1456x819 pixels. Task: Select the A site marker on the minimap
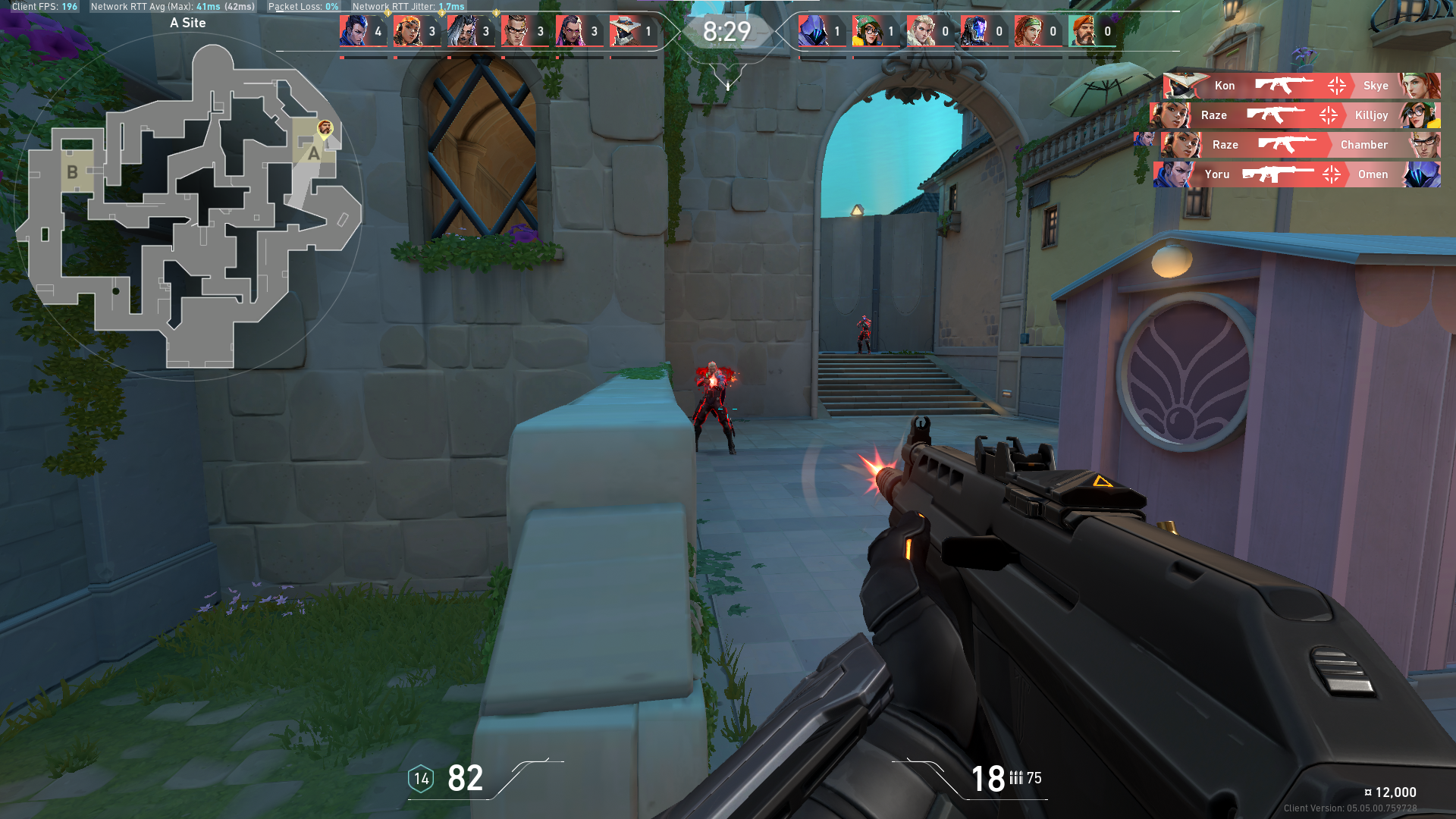coord(313,152)
